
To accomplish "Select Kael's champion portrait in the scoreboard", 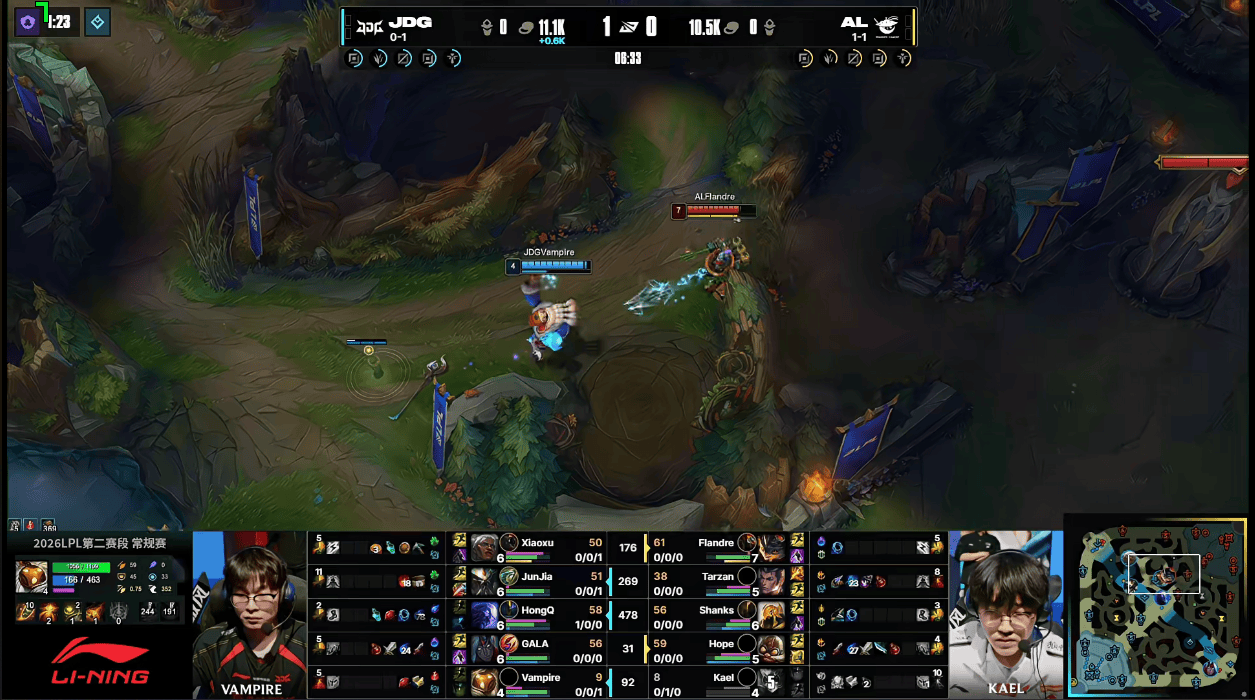I will pos(771,682).
